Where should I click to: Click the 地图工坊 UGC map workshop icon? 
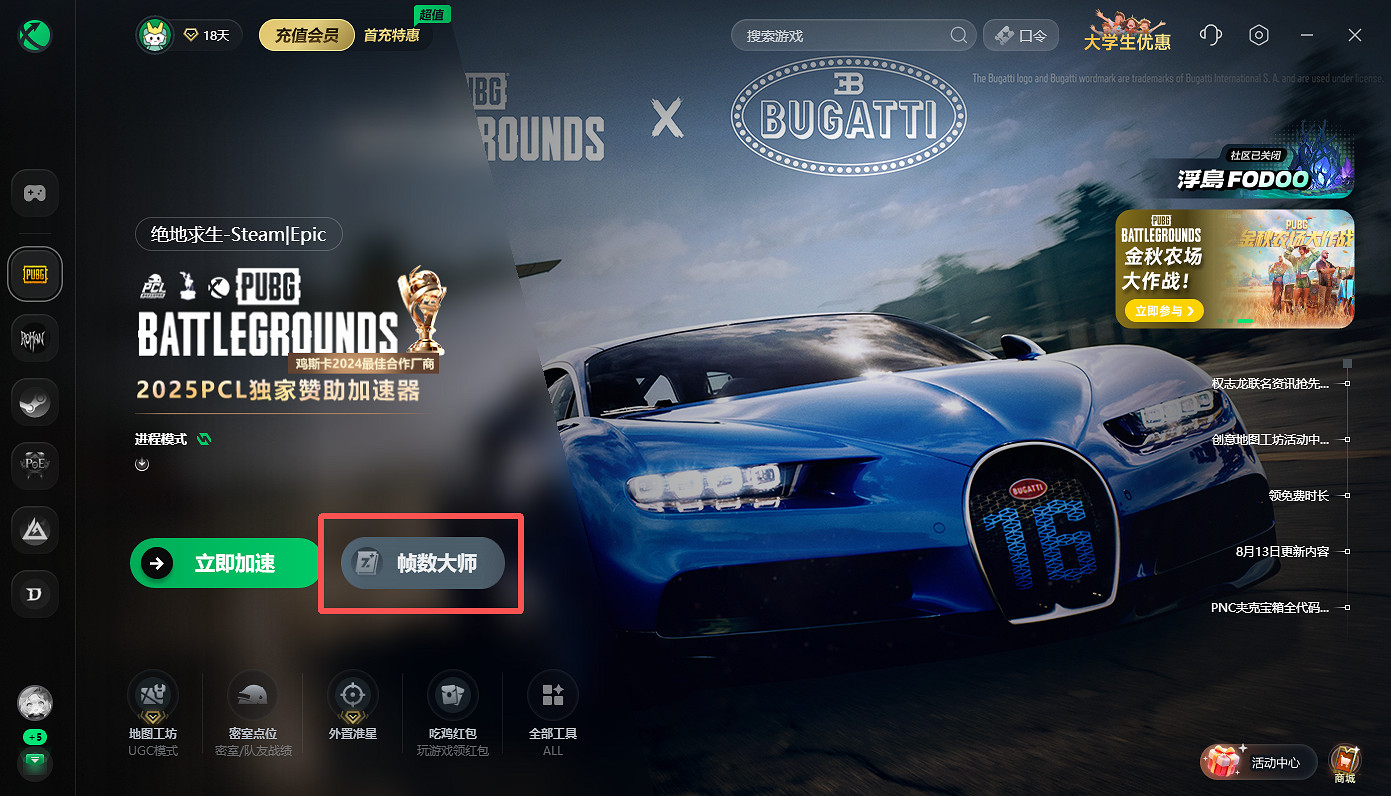click(152, 694)
